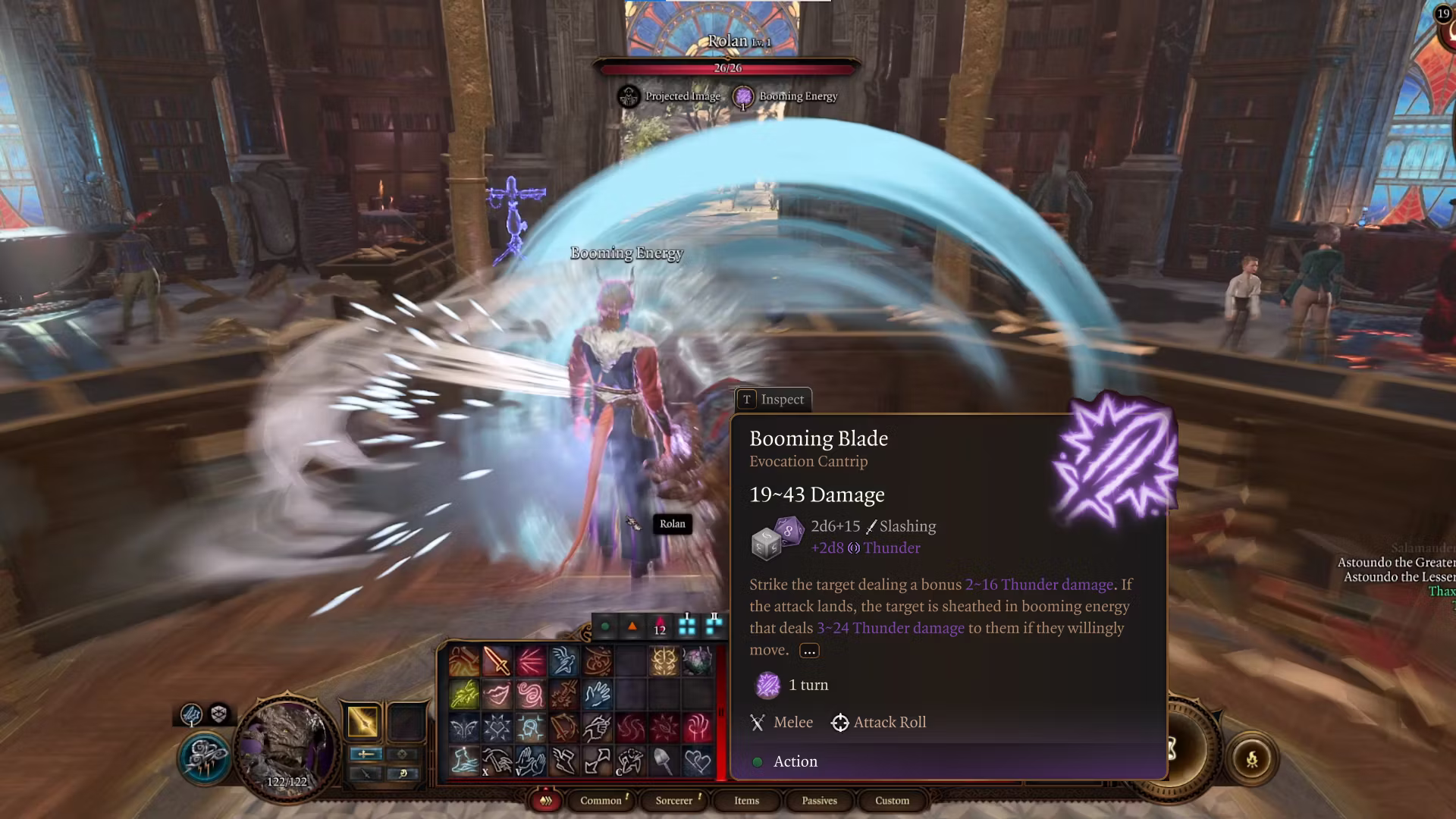1456x819 pixels.
Task: Click the double hearts hotbar icon
Action: 697,761
